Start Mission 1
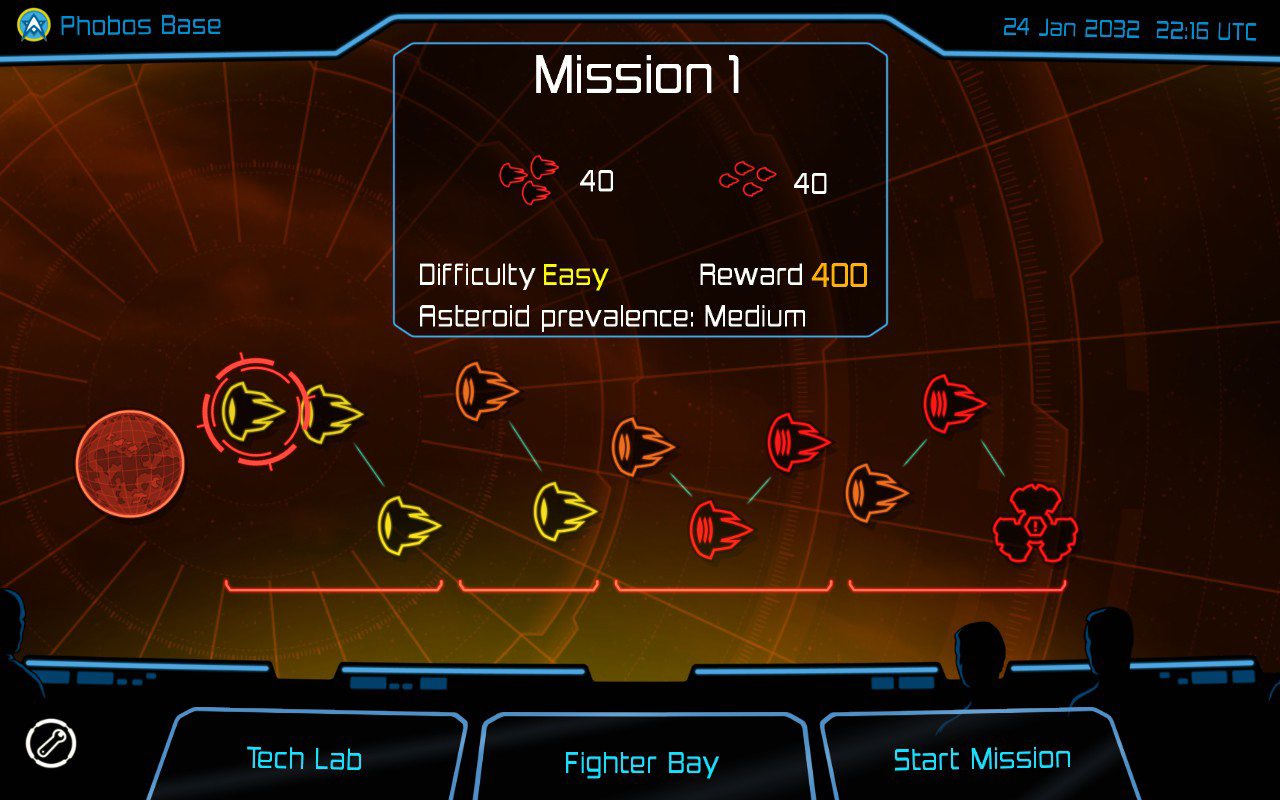Viewport: 1280px width, 800px height. 981,758
